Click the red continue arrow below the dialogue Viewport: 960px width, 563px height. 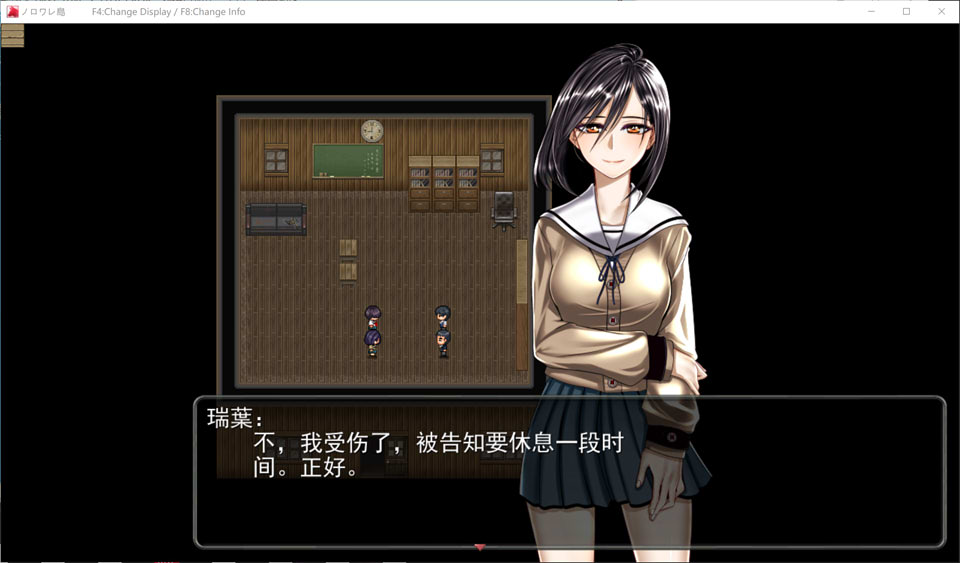[x=480, y=547]
